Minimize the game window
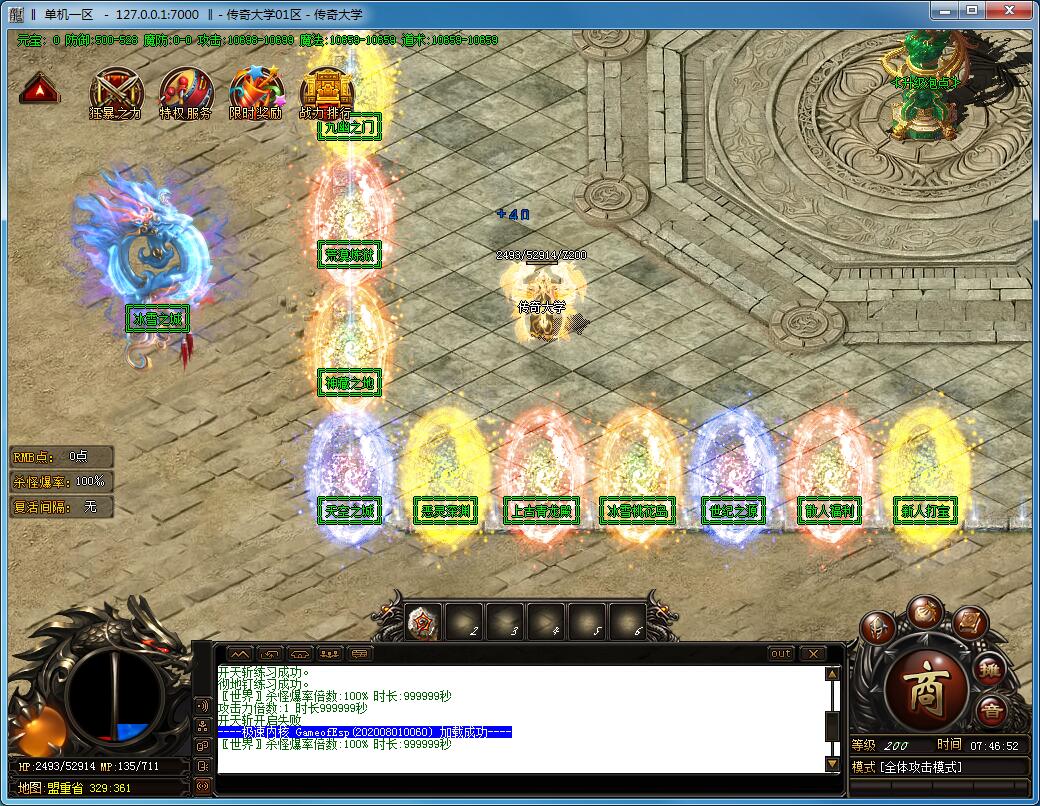This screenshot has height=806, width=1040. (944, 11)
